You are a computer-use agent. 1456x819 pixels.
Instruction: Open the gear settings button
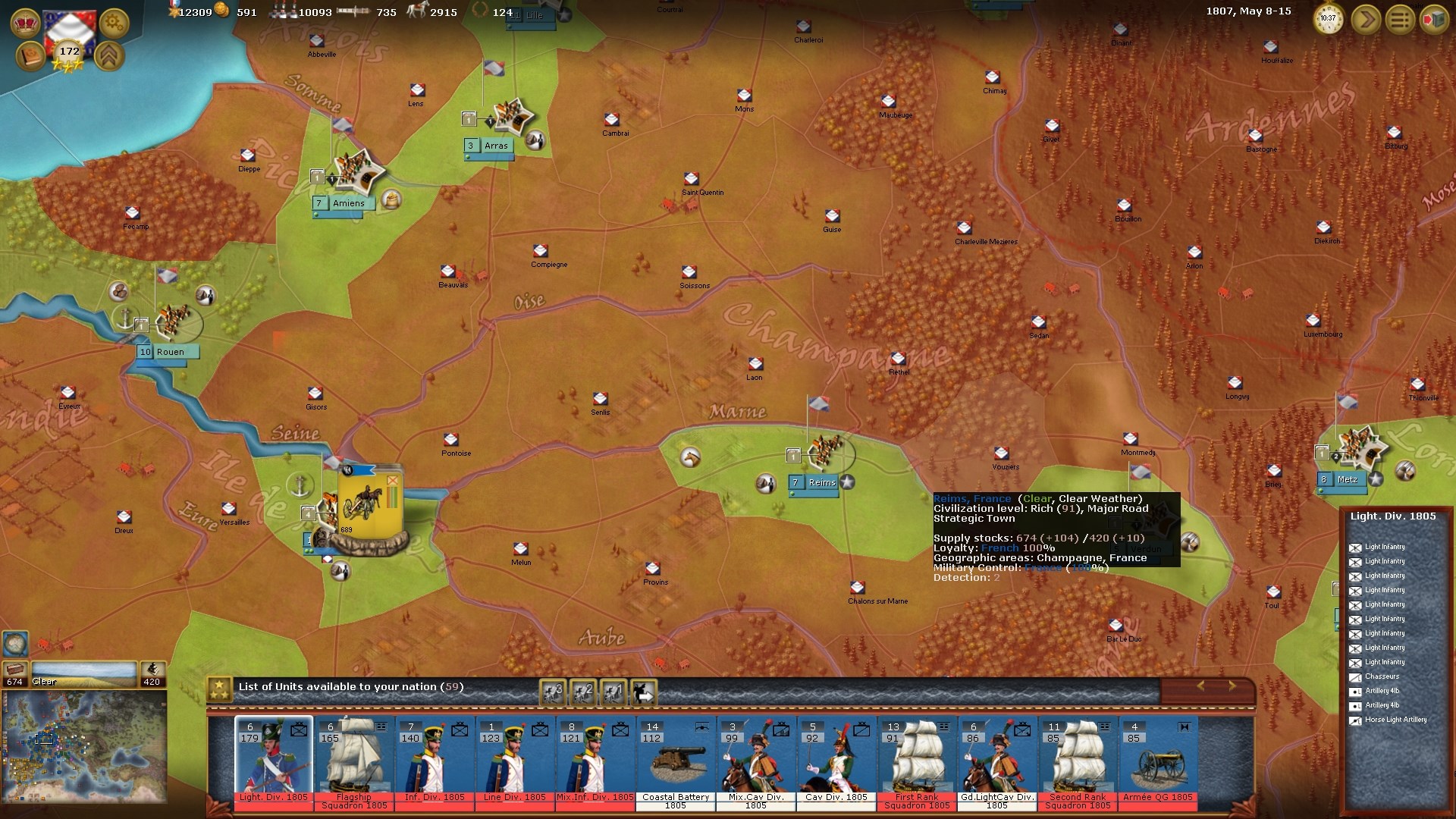pos(114,23)
